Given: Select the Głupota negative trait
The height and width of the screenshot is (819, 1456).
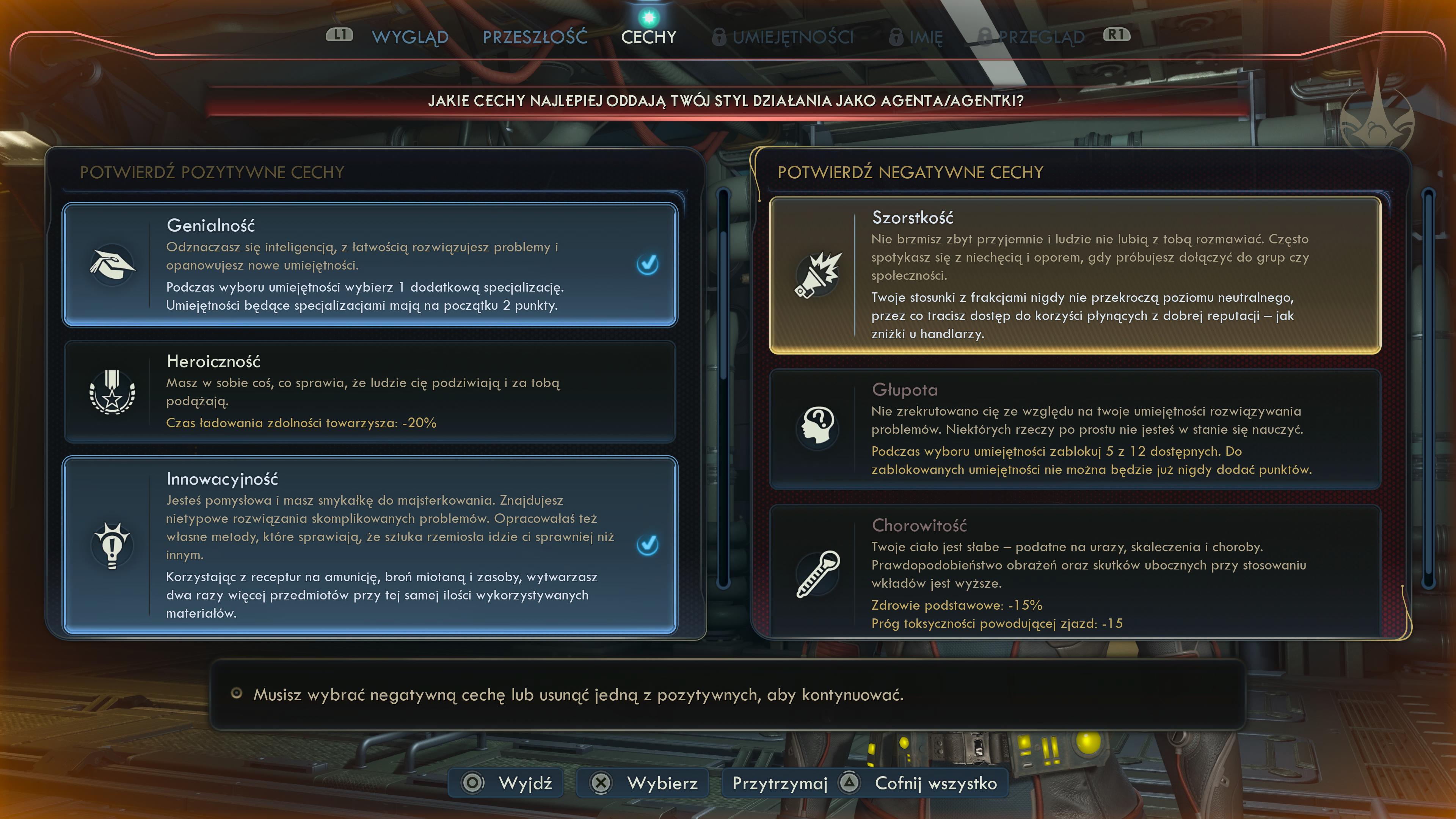Looking at the screenshot, I should tap(1075, 429).
